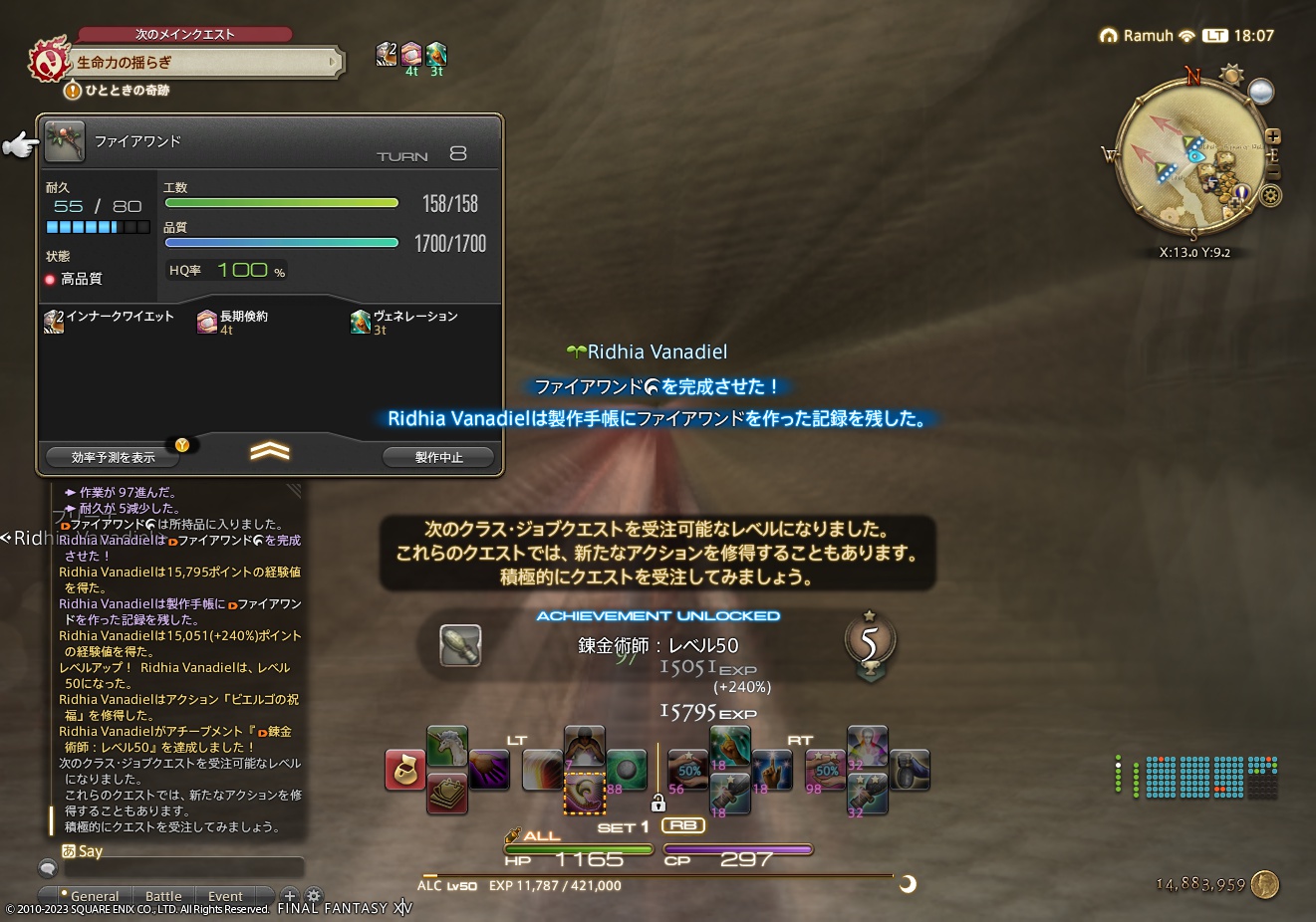
Task: Select the 50% chance touch action on the hotbar
Action: click(x=687, y=769)
